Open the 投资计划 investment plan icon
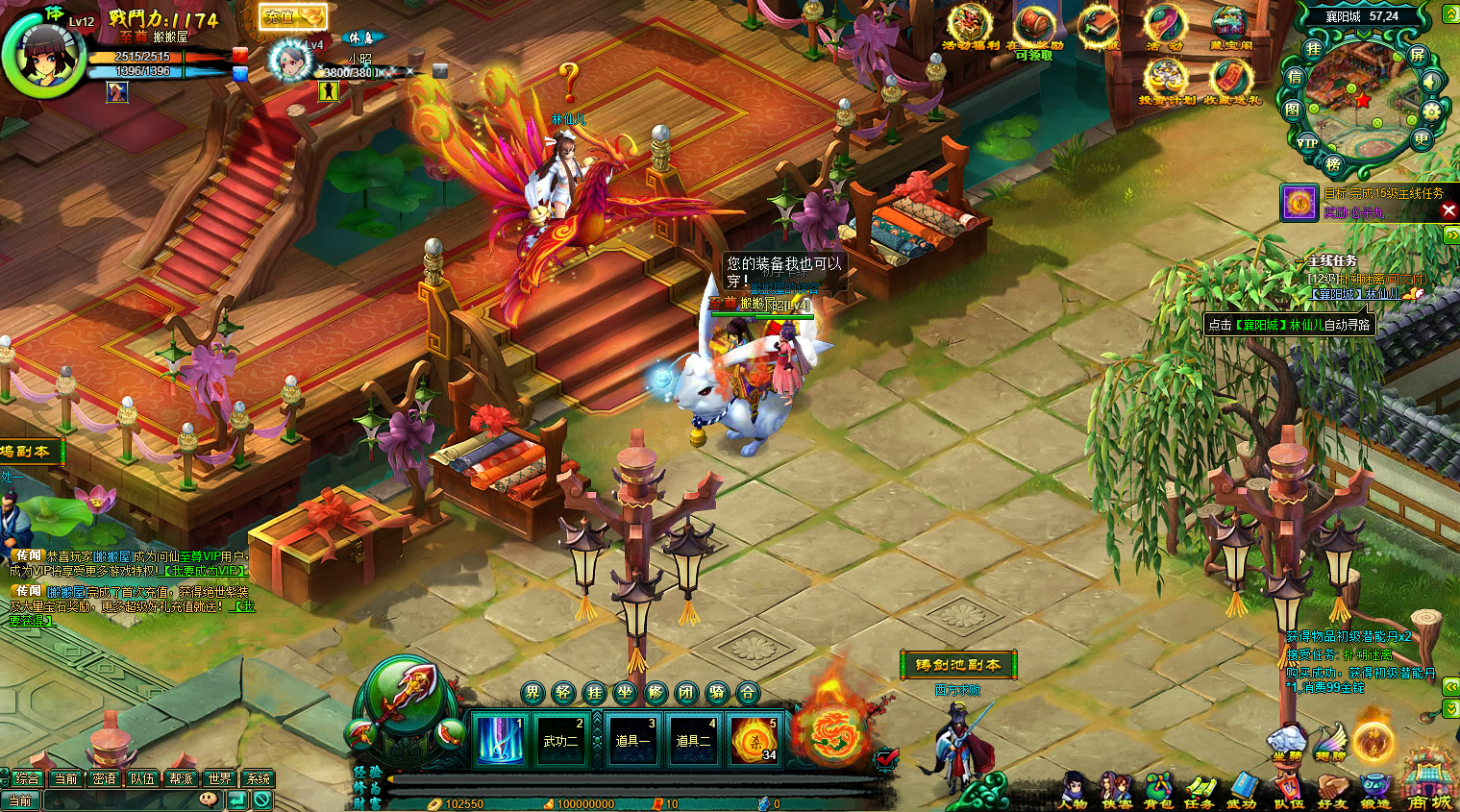Image resolution: width=1460 pixels, height=812 pixels. coord(1166,81)
